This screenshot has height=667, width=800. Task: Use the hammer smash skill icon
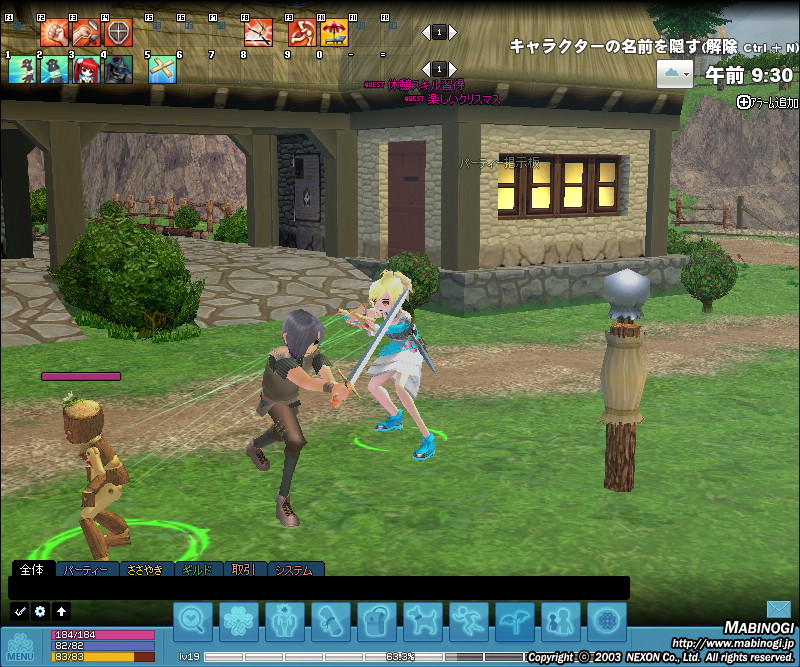(86, 33)
